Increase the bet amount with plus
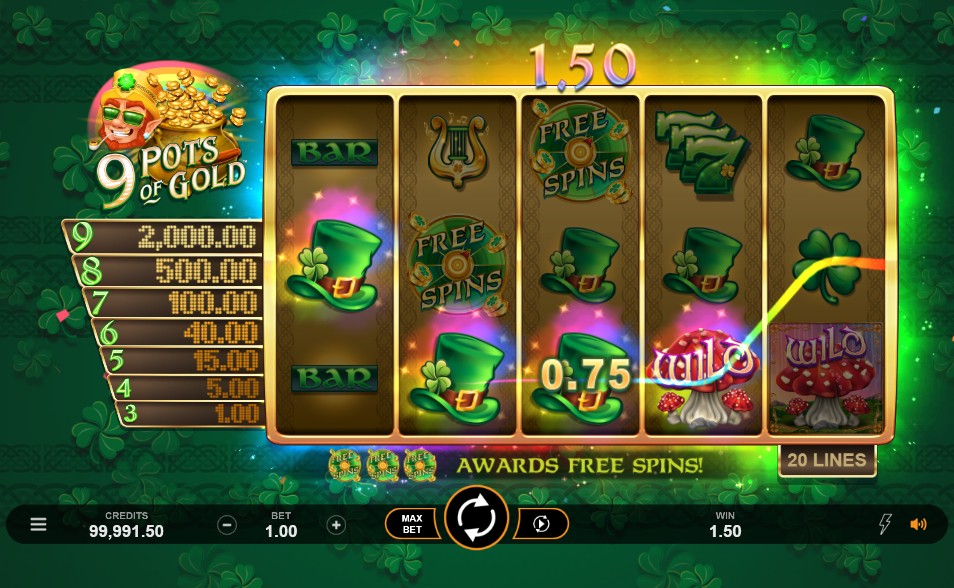Image resolution: width=954 pixels, height=588 pixels. click(x=336, y=525)
